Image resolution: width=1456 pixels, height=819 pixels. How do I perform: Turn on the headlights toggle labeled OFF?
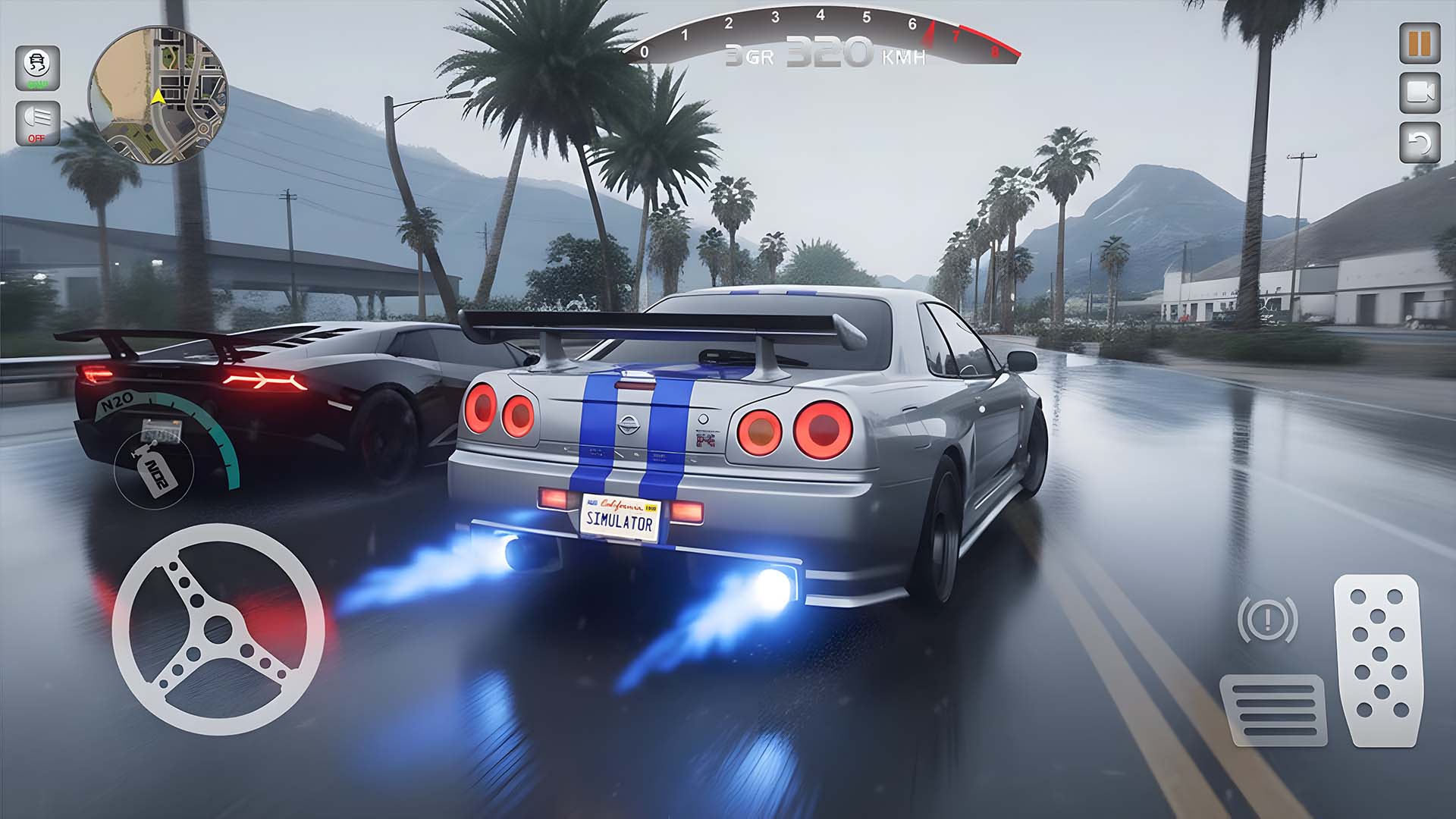pos(37,121)
